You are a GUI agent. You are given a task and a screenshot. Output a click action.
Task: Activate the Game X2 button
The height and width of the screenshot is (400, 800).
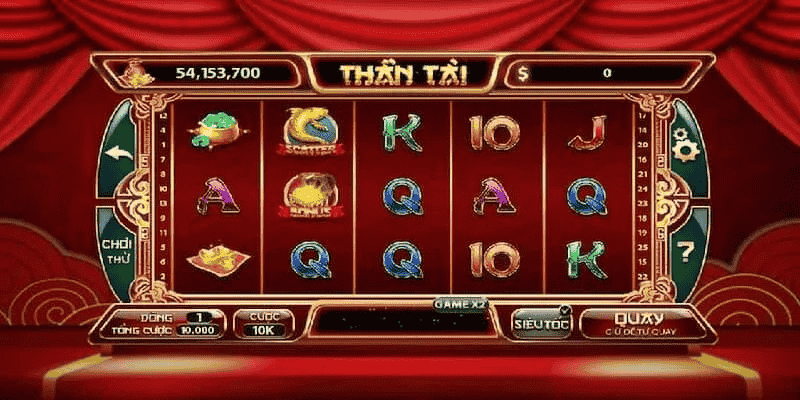[458, 301]
